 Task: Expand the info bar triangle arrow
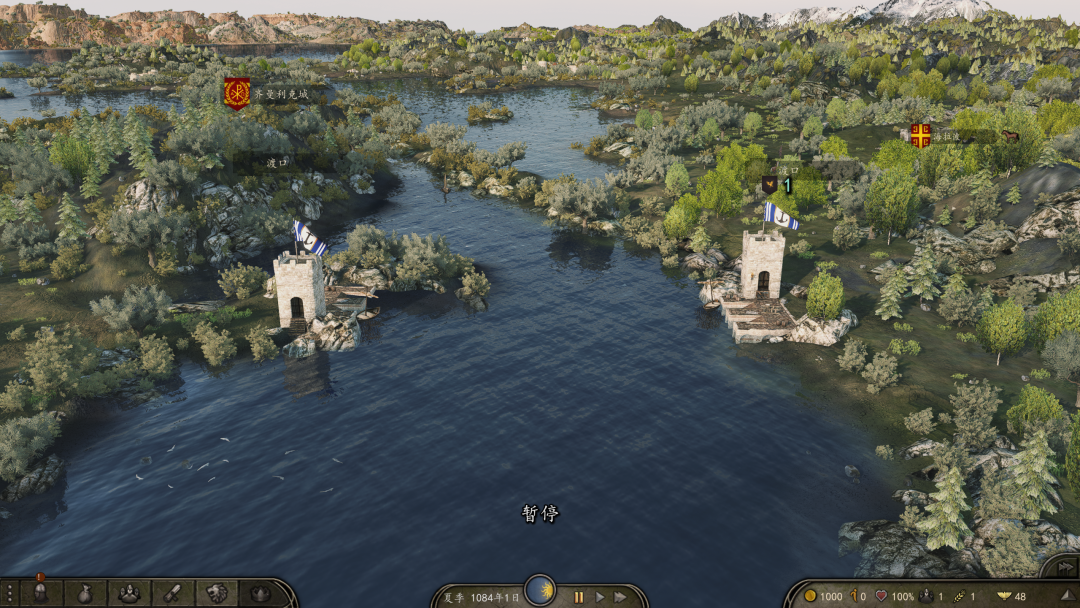click(x=1068, y=596)
